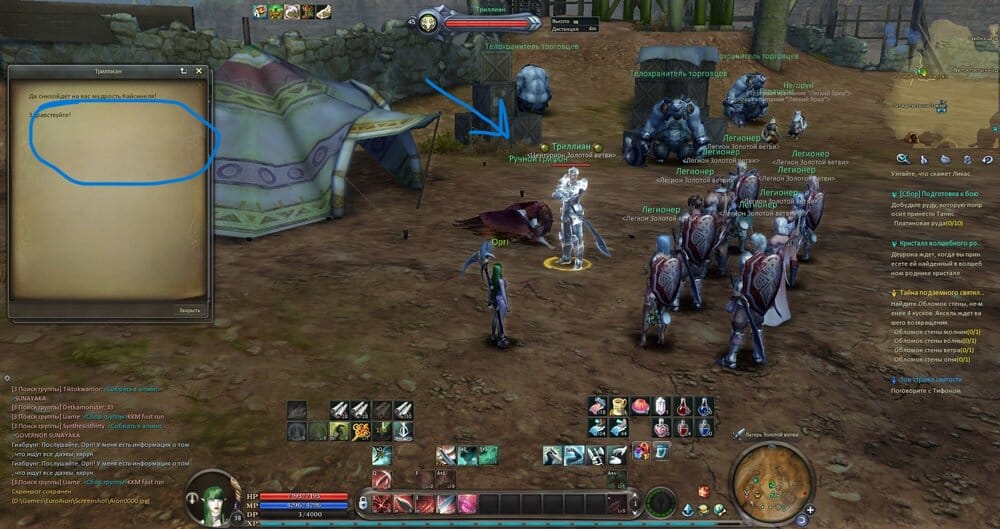Click the arrow button beside the dialogue X
This screenshot has height=529, width=1000.
click(183, 72)
